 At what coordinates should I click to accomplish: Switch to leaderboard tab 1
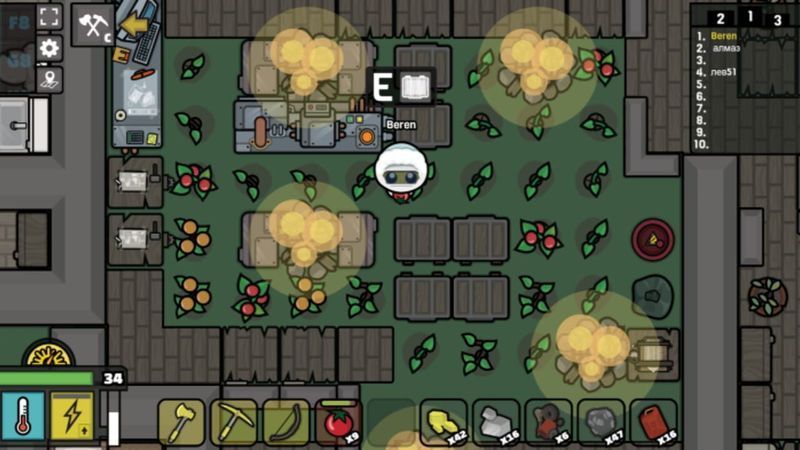coord(750,16)
